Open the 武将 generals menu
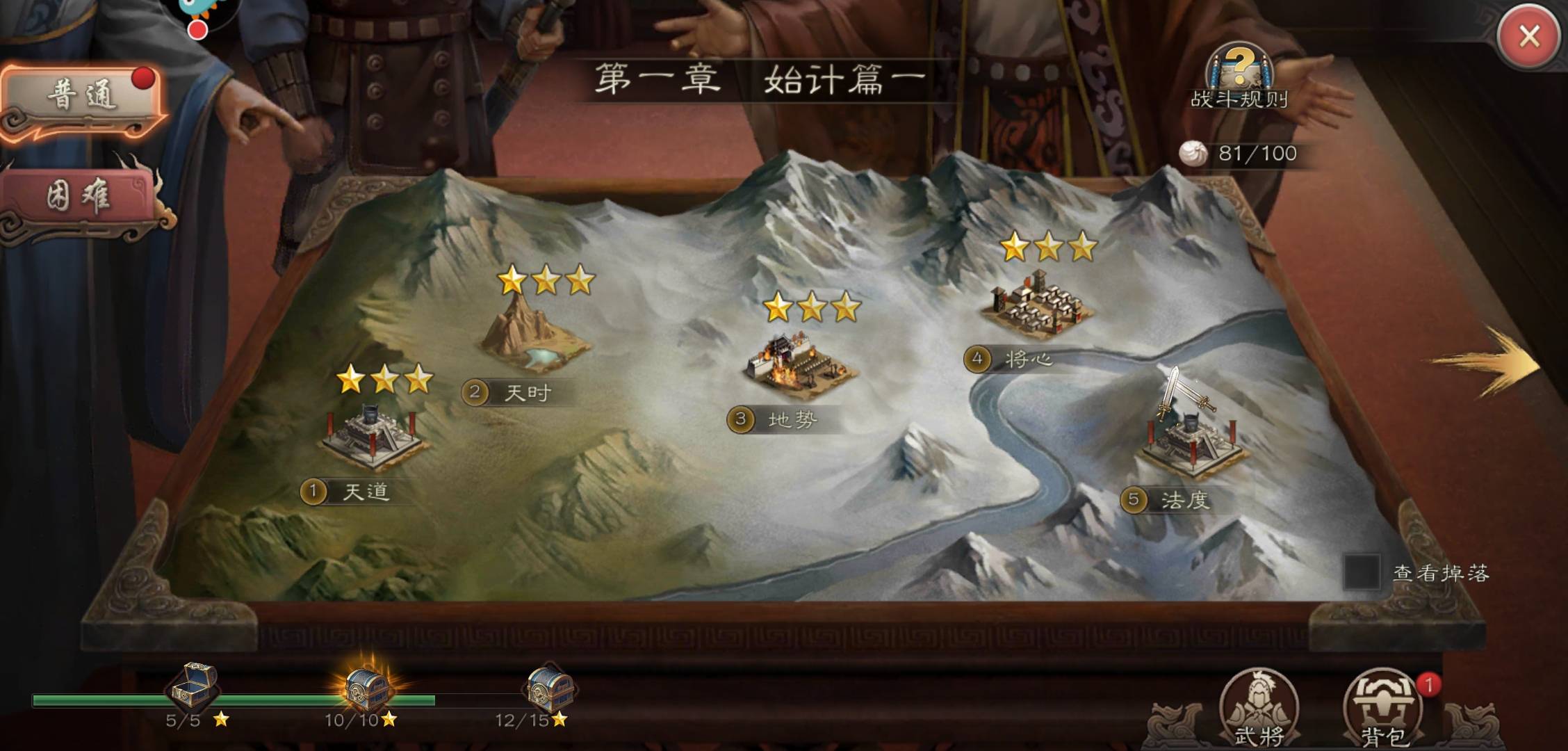The image size is (1568, 751). 1259,709
